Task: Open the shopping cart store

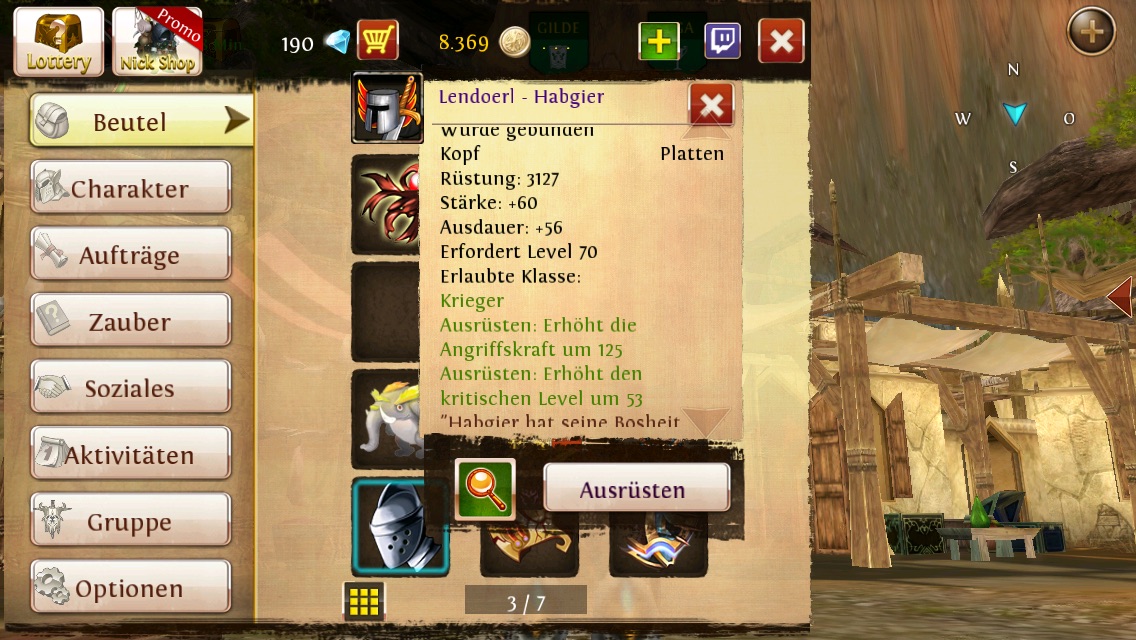Action: [x=377, y=41]
